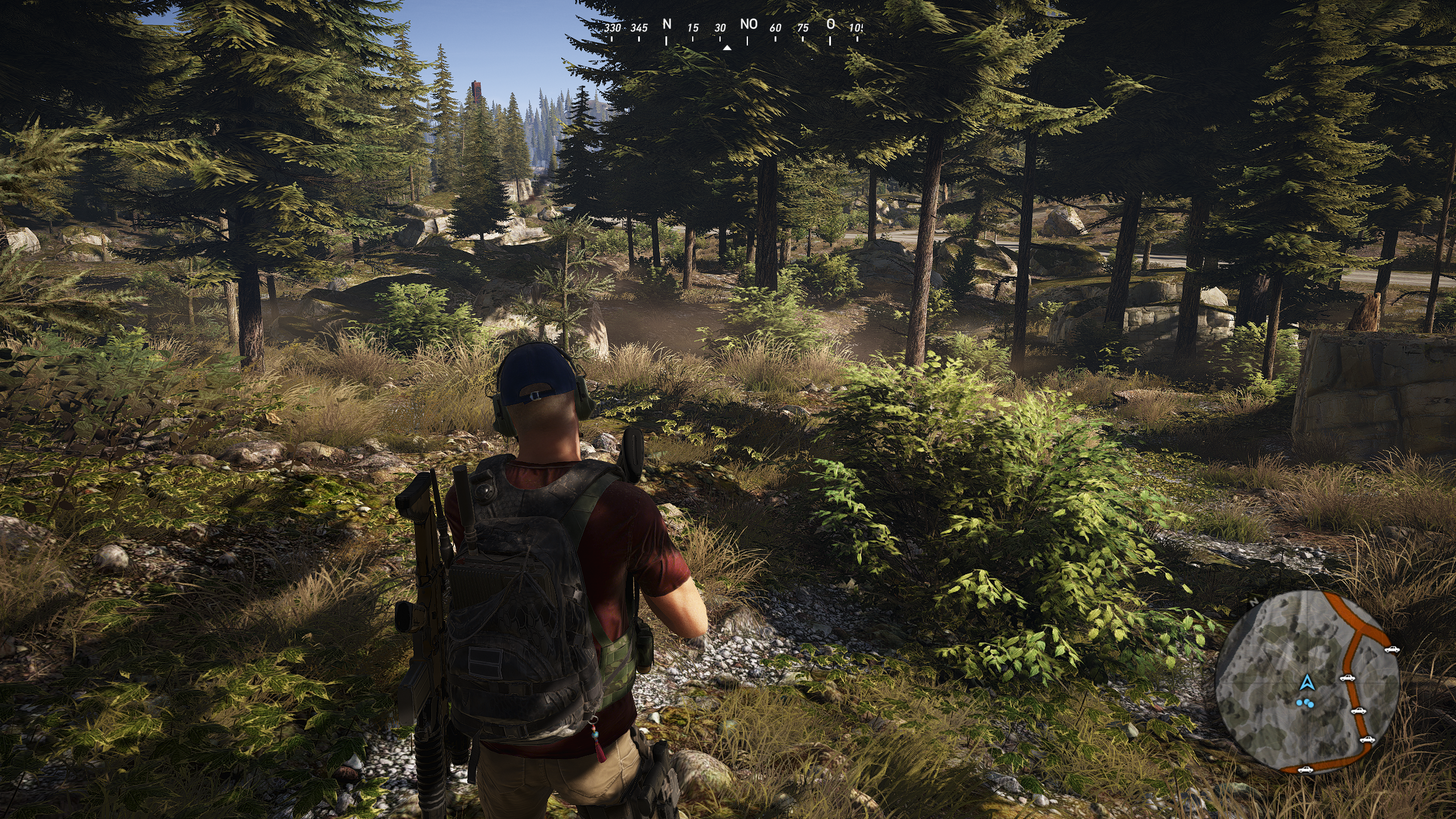Click the minimap's N north indicator
The height and width of the screenshot is (819, 1456).
tap(1254, 601)
